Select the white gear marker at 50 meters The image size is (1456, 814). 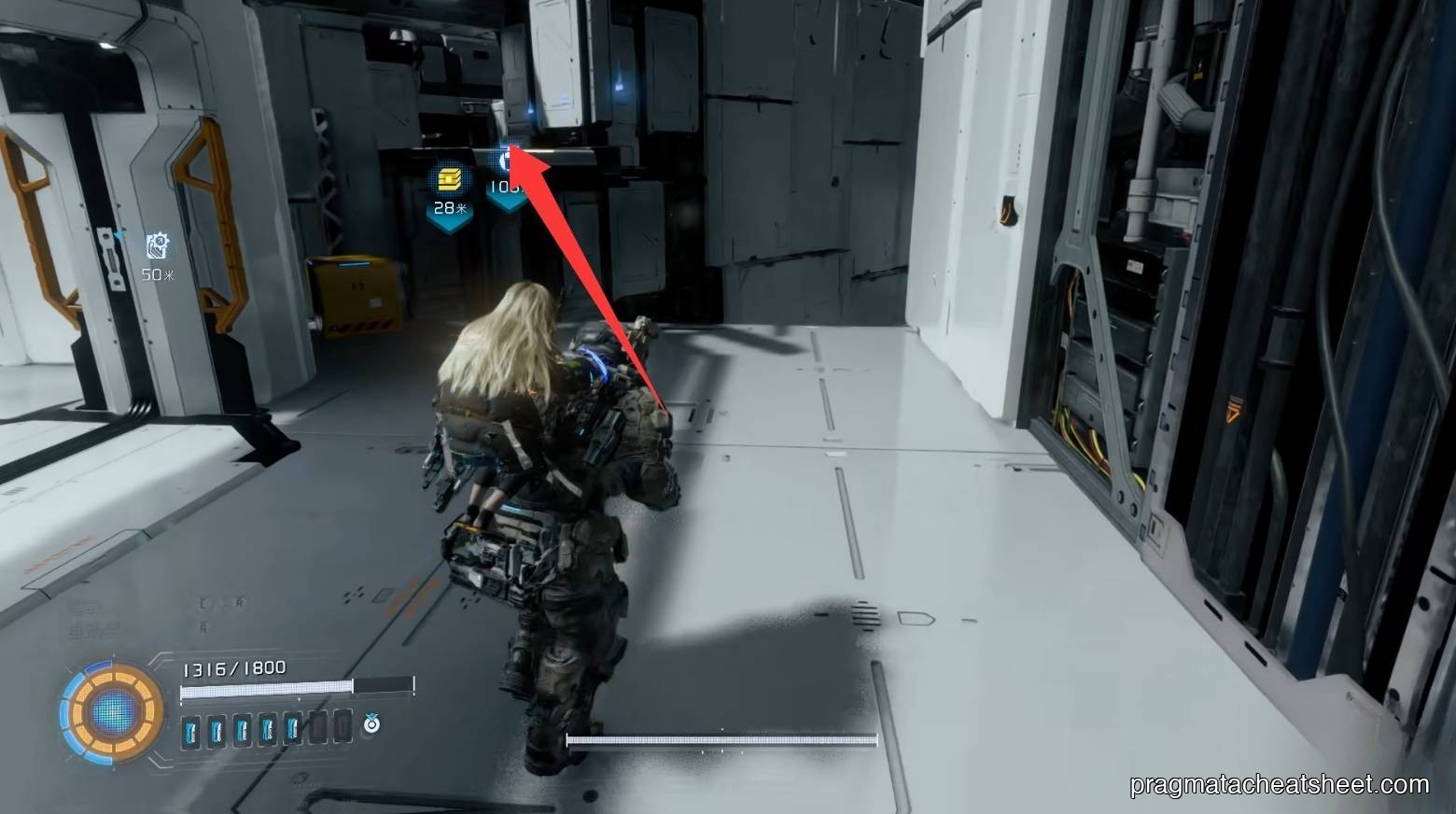pos(158,246)
